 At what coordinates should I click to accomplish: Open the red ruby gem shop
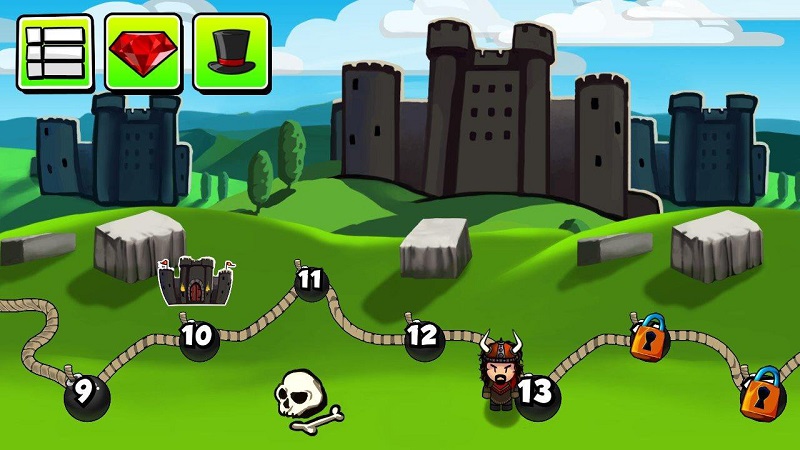coord(143,52)
